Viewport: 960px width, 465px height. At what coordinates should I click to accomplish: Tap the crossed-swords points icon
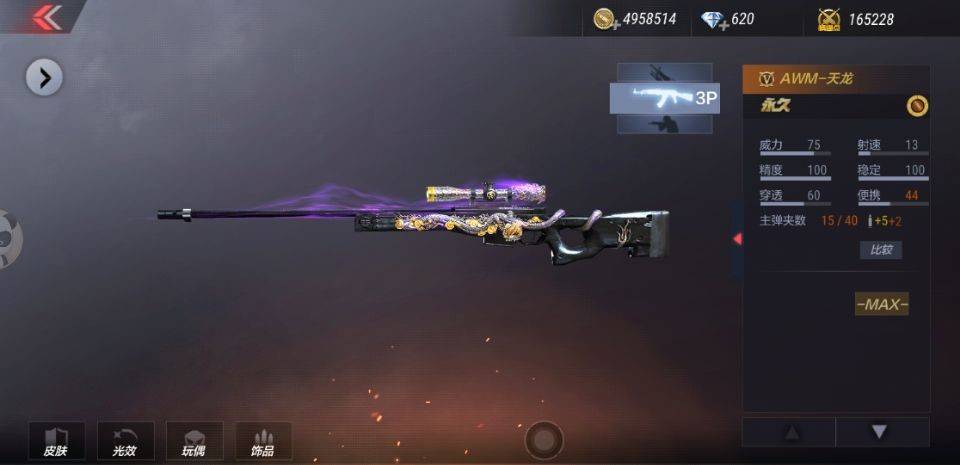827,19
